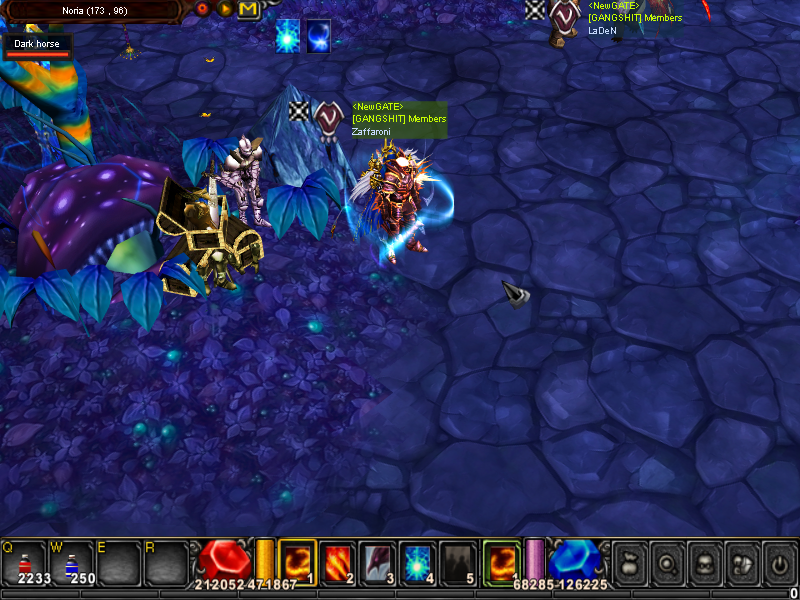Select the dark skill in slot 5
This screenshot has width=800, height=600.
[x=459, y=561]
